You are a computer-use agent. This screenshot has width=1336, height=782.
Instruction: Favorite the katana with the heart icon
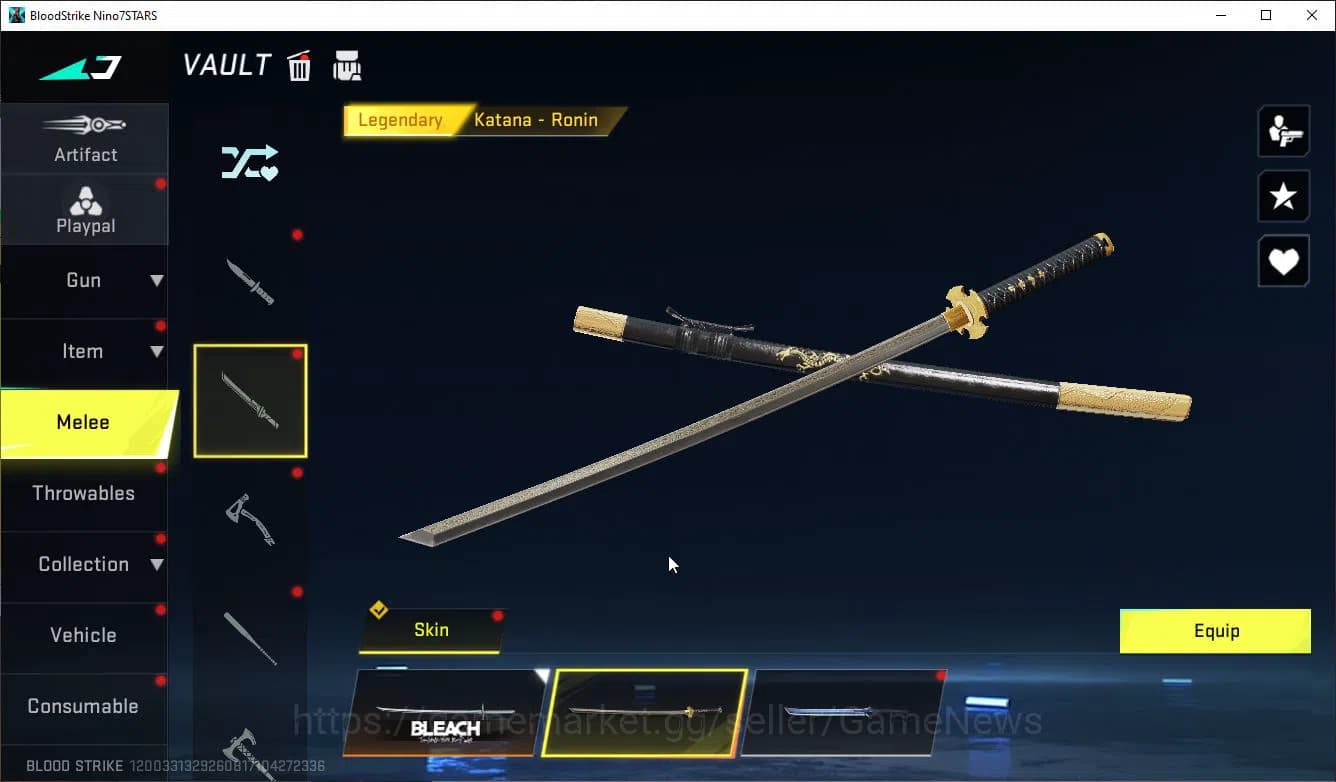pos(1283,261)
